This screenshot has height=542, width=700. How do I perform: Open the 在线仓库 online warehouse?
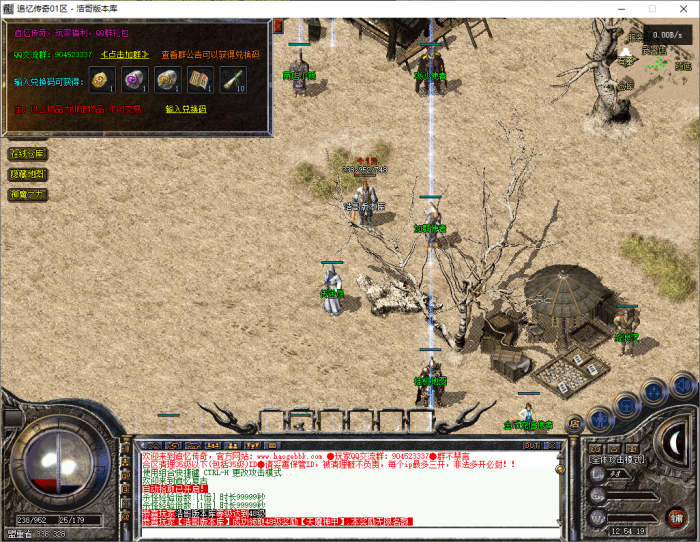[x=27, y=154]
